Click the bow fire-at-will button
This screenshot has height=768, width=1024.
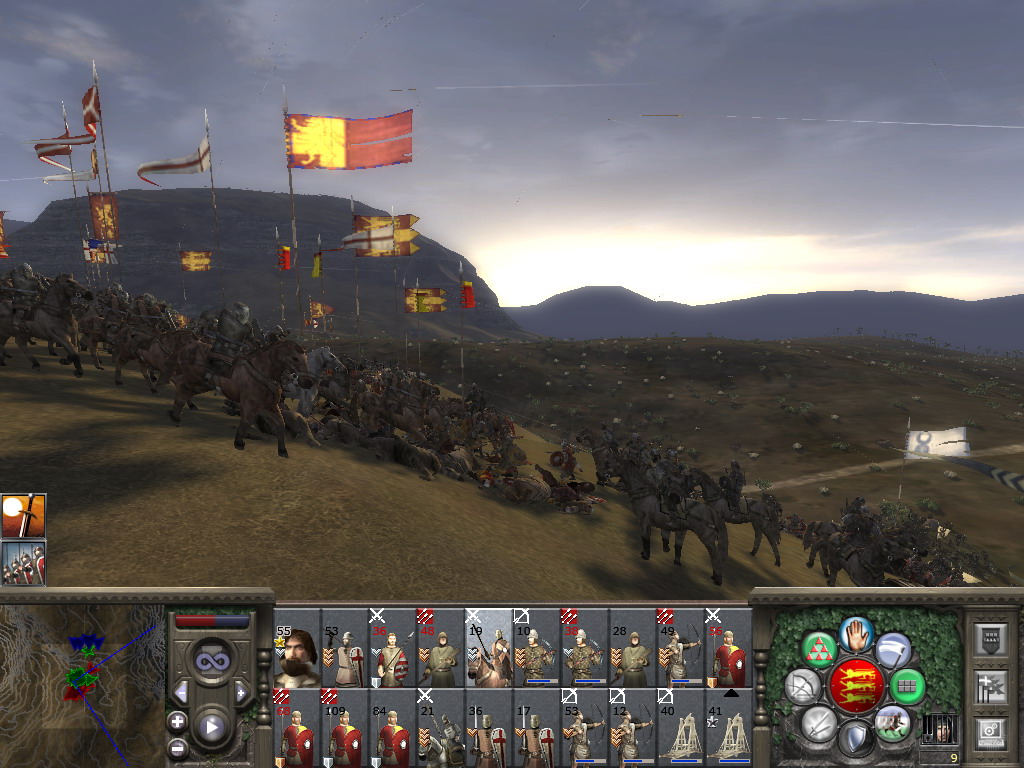[x=802, y=686]
